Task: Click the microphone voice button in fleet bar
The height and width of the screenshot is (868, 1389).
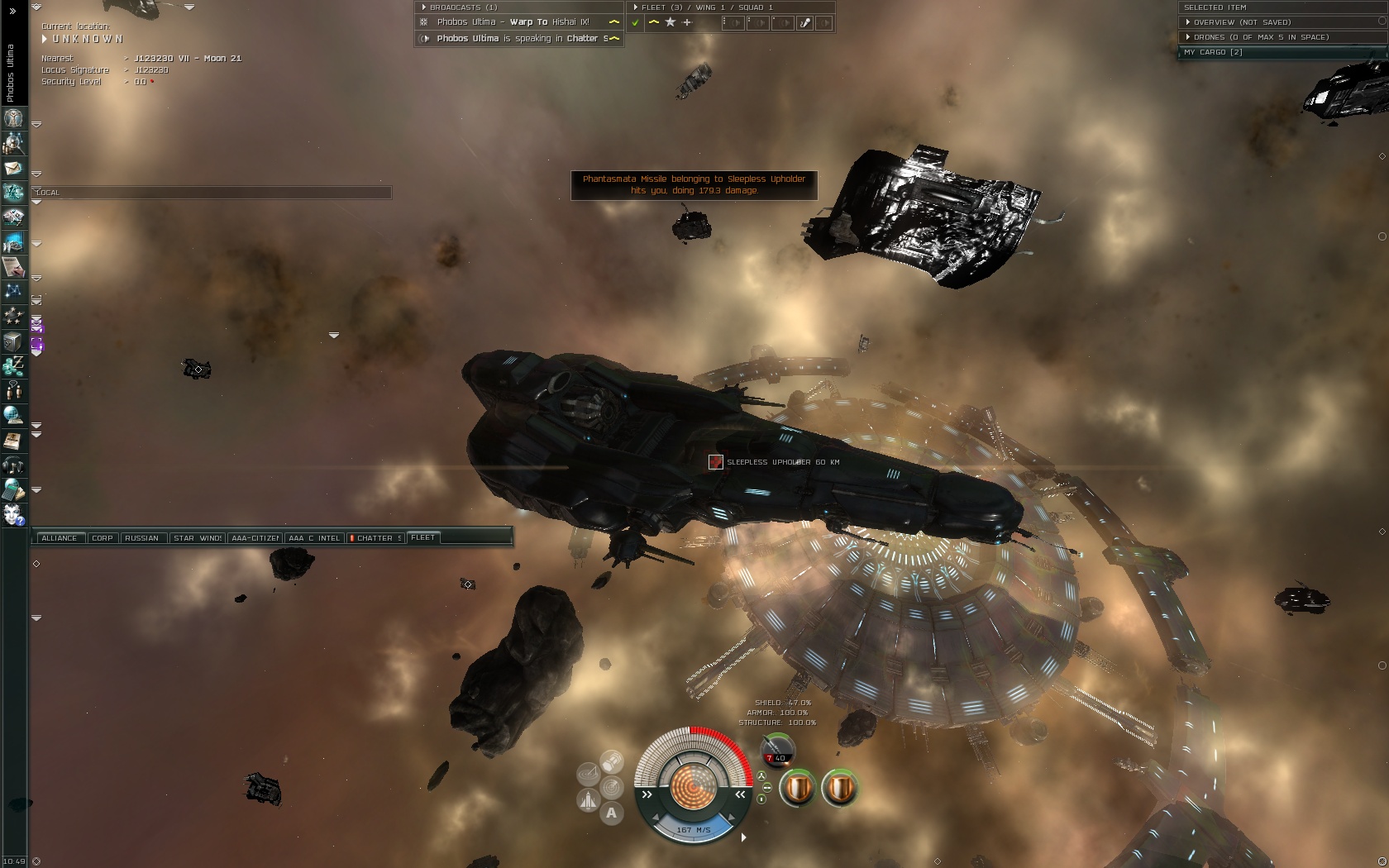Action: coord(804,23)
